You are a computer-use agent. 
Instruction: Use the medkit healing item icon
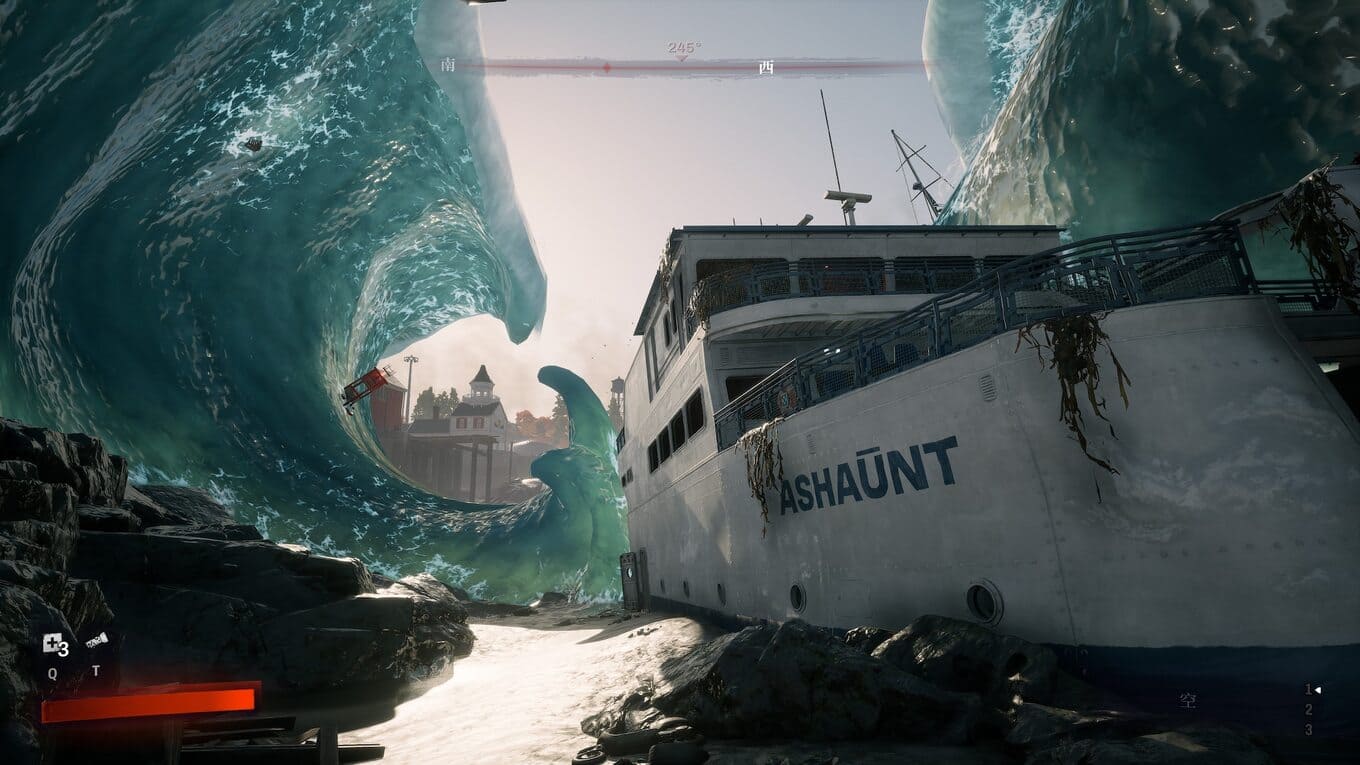52,645
